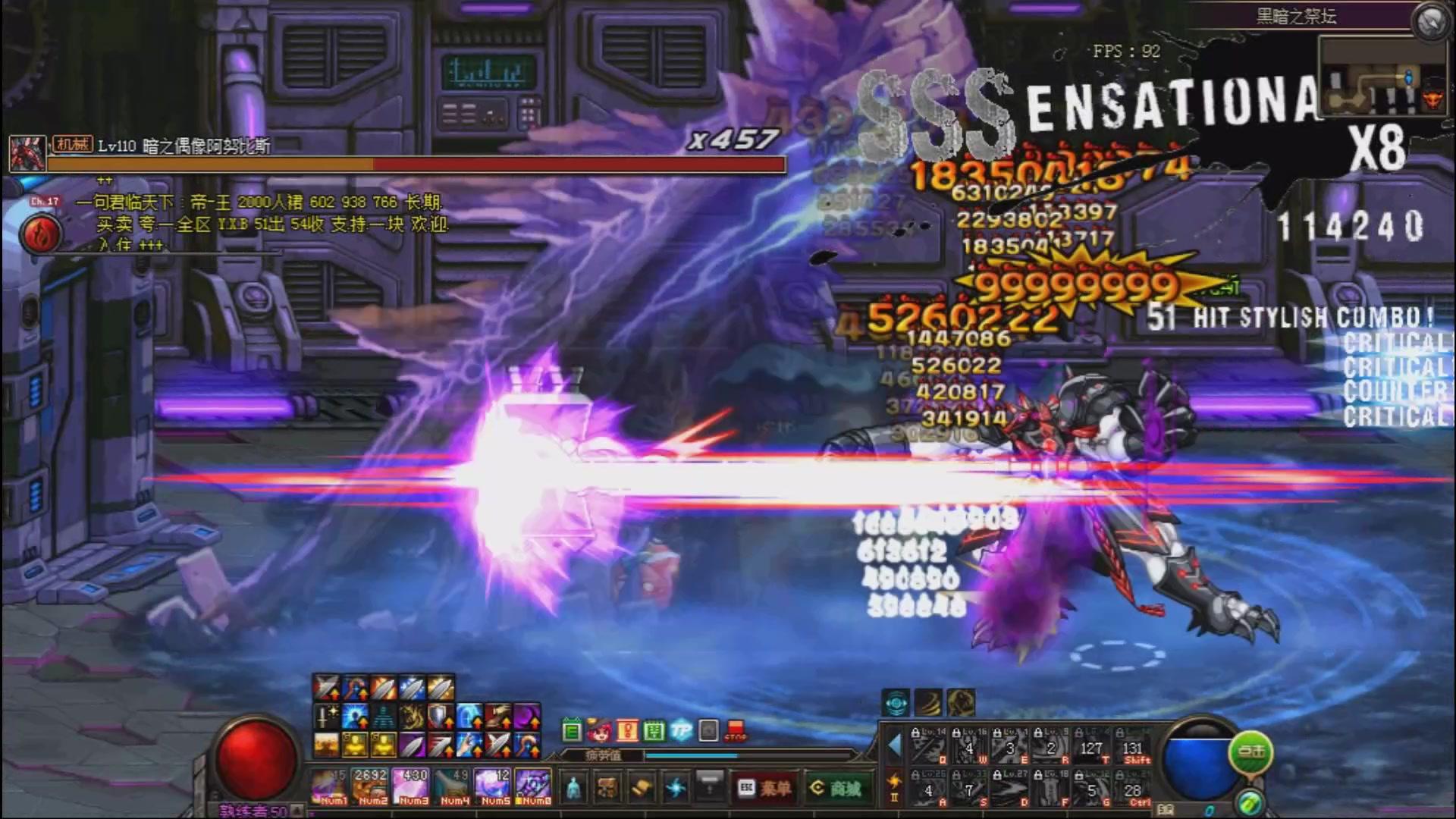Open the quest scroll icon
Screen dimensions: 1456x819
pyautogui.click(x=642, y=789)
